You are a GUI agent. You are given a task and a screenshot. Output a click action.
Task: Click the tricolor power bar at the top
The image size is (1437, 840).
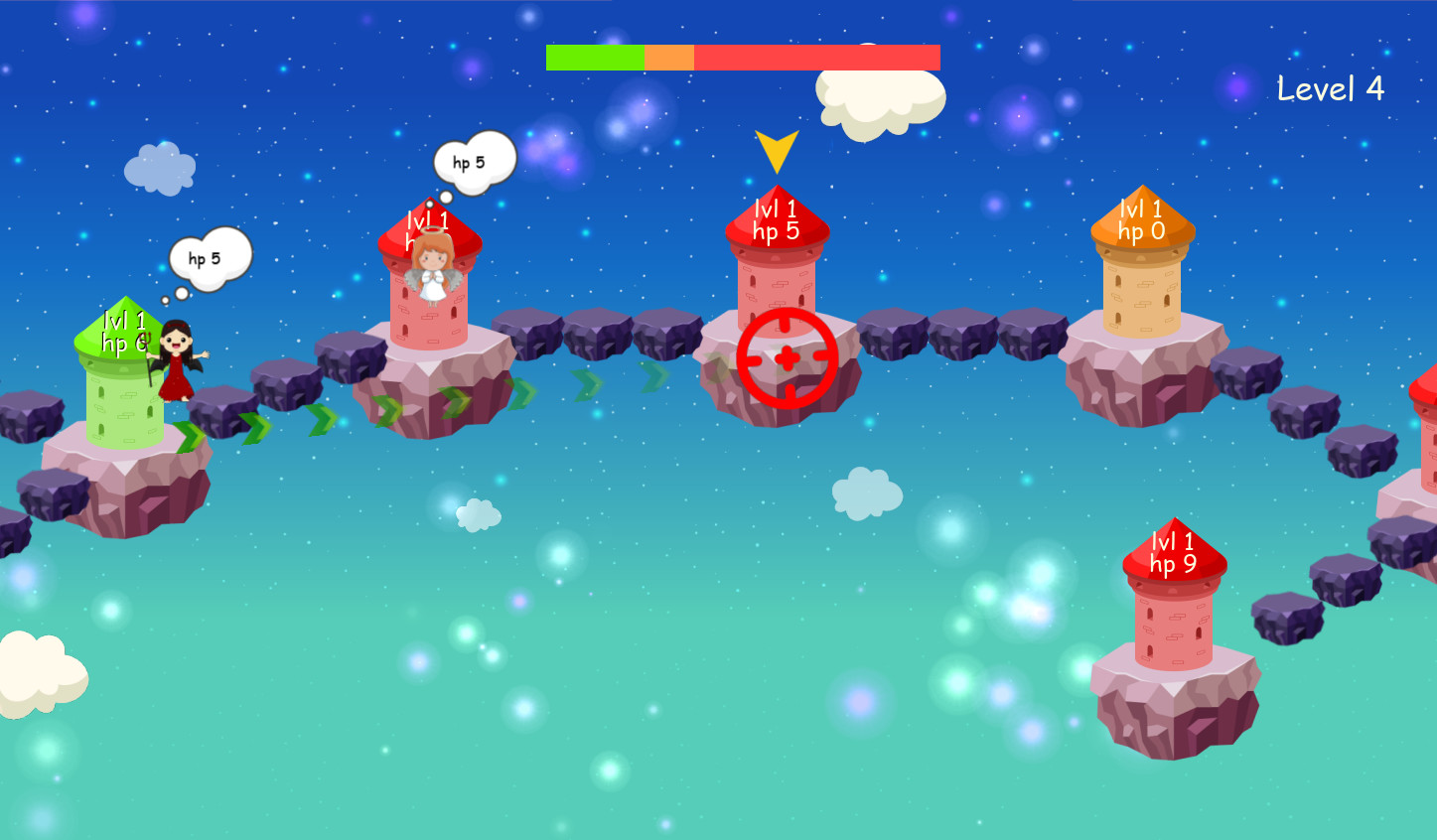point(743,58)
